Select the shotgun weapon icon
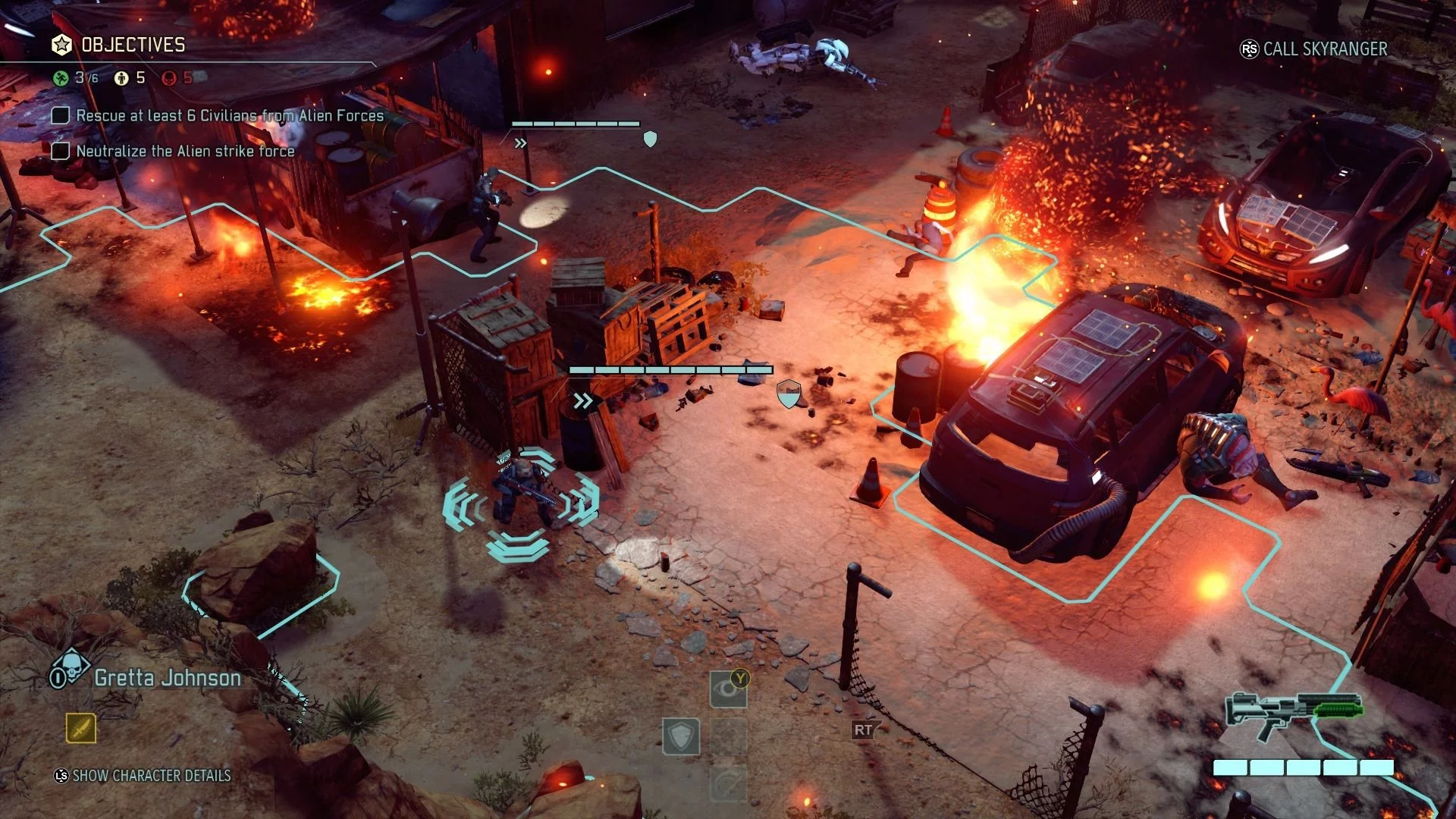The height and width of the screenshot is (819, 1456). click(x=1294, y=713)
